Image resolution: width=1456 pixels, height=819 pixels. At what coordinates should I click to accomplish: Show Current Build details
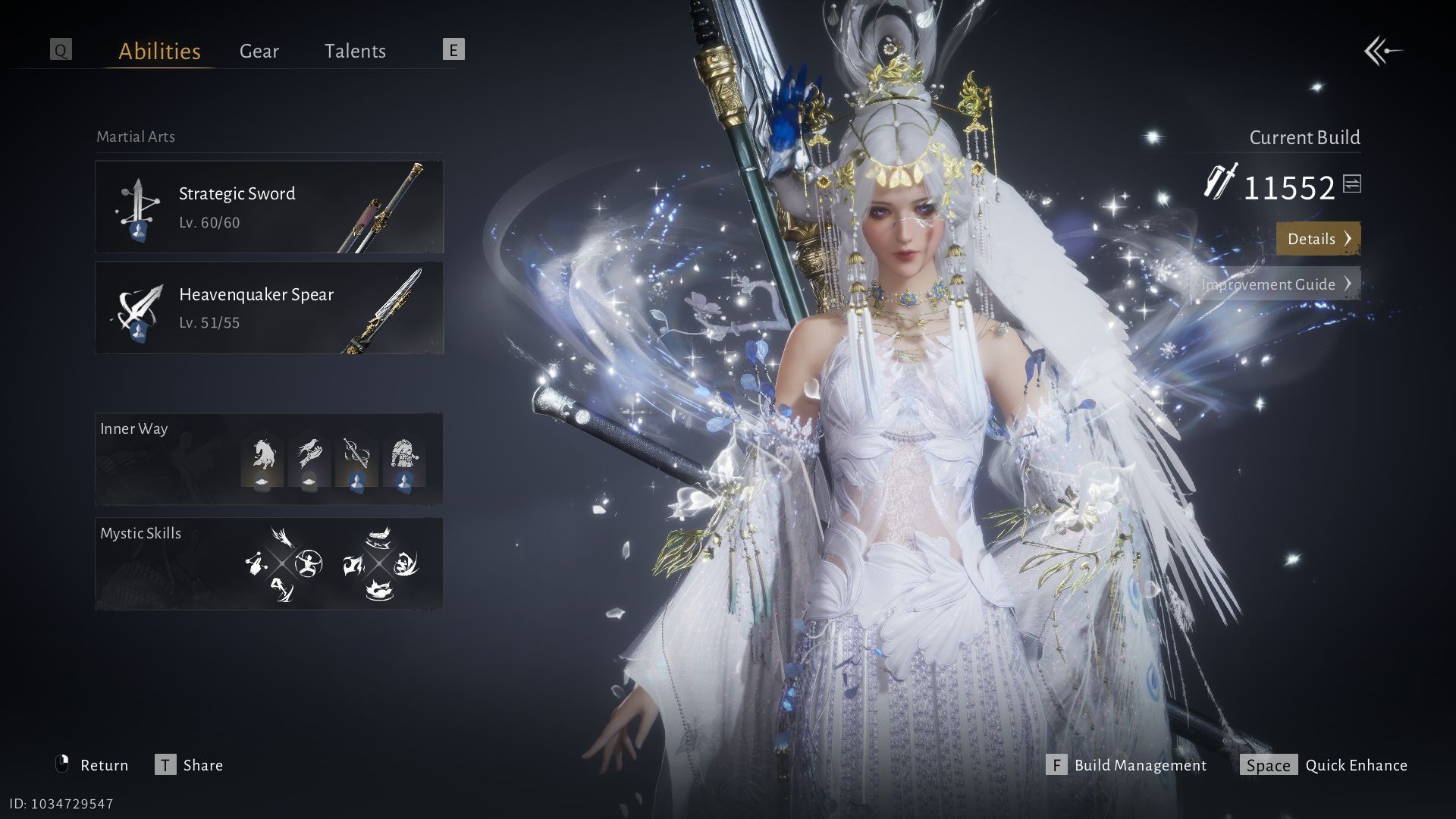(1318, 239)
